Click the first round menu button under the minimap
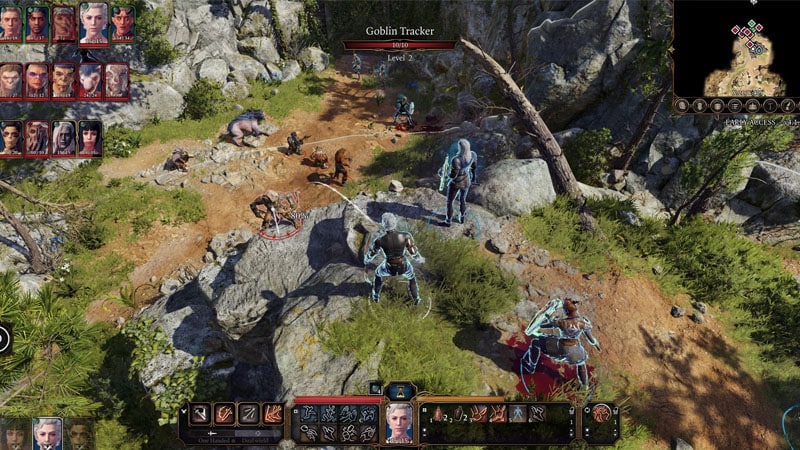The height and width of the screenshot is (450, 800). coord(683,106)
